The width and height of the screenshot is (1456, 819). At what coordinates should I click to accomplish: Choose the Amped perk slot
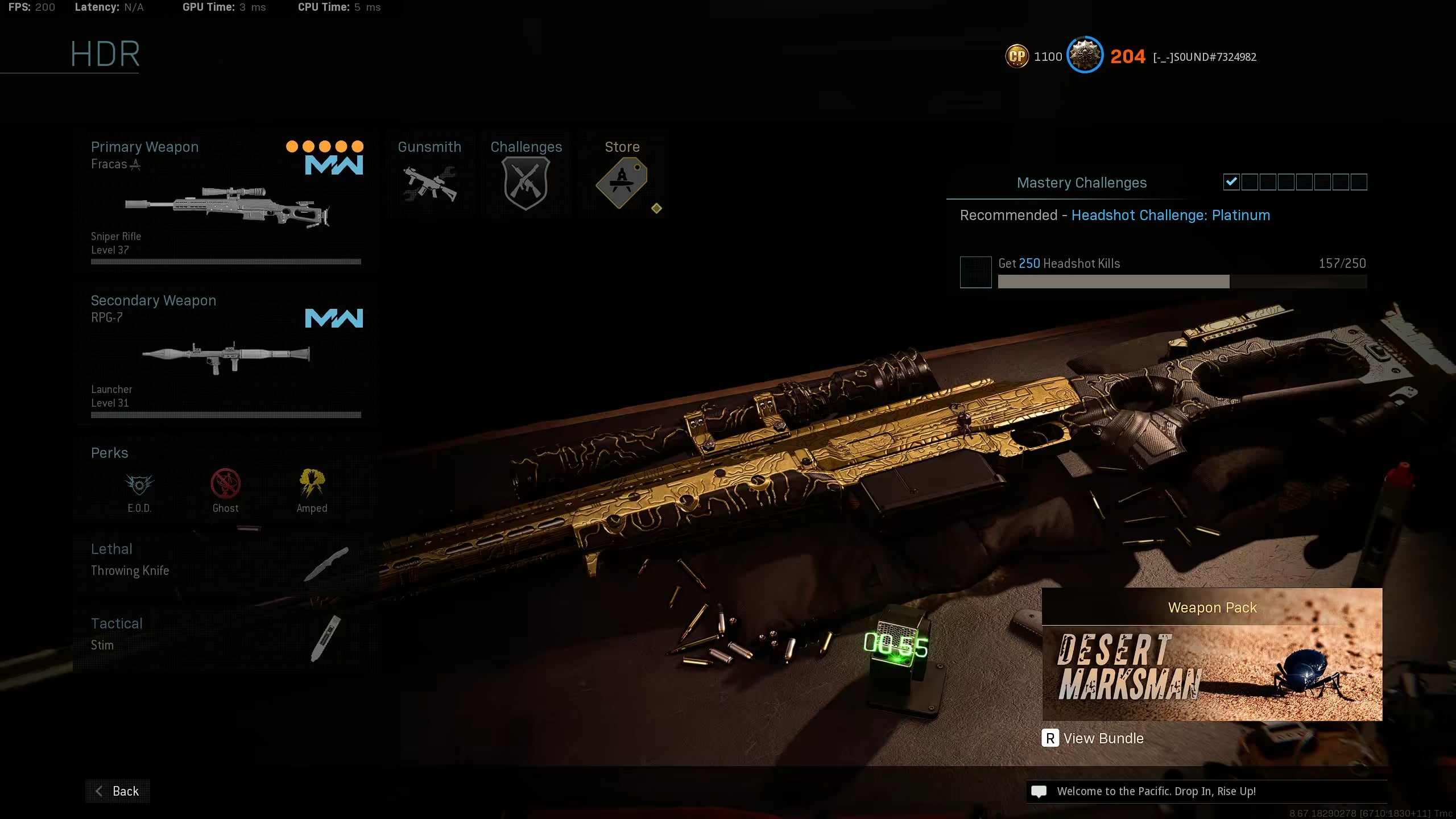(312, 490)
